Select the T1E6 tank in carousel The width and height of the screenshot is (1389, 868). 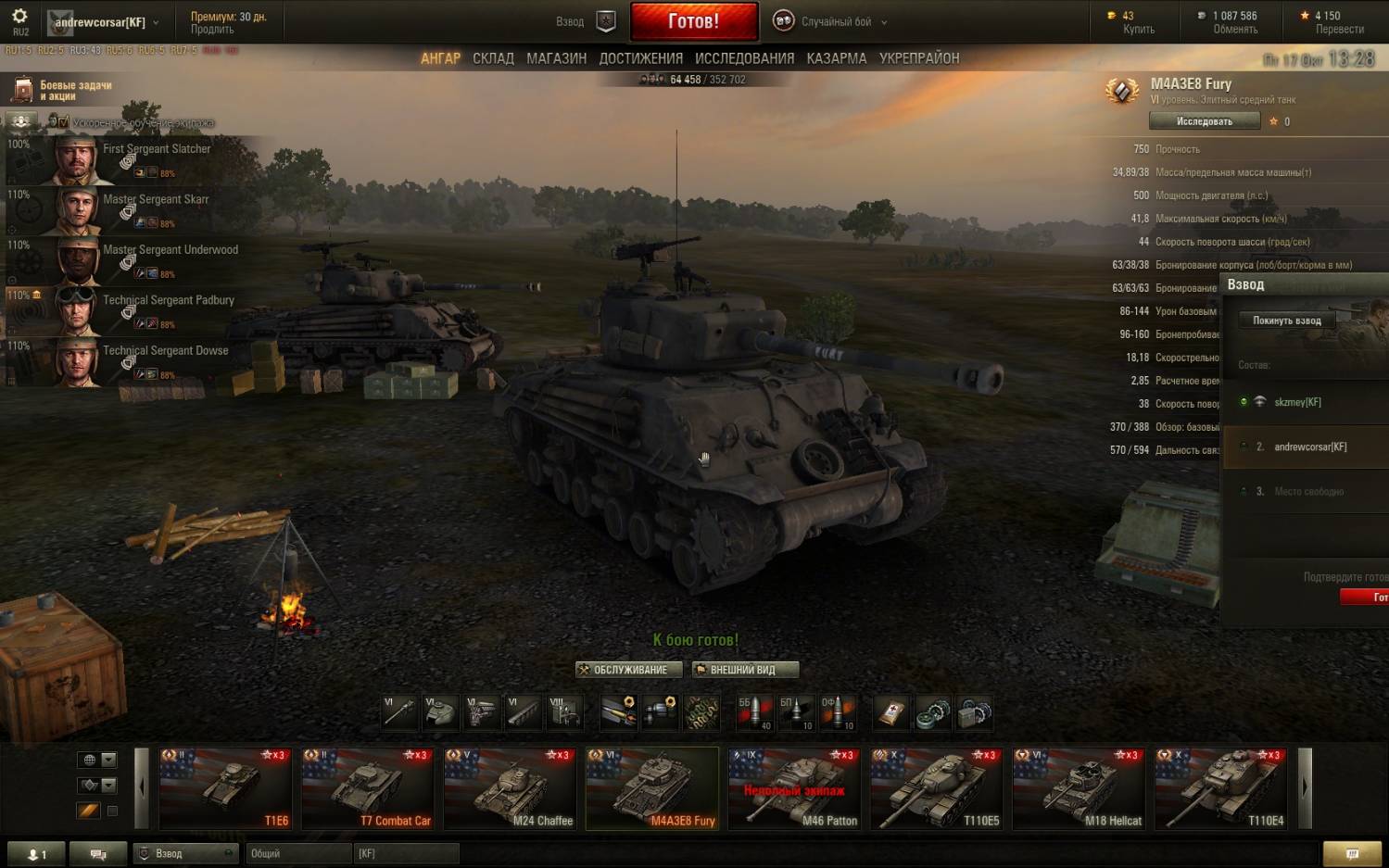(225, 788)
